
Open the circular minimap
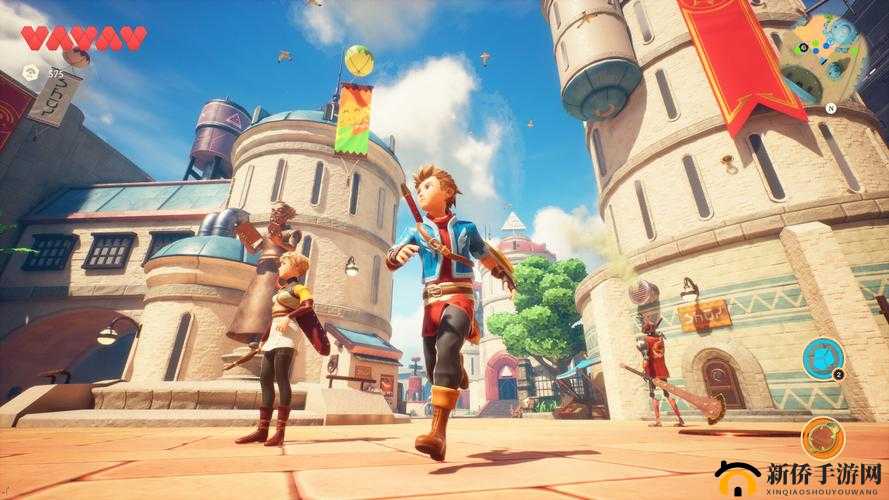click(x=822, y=56)
